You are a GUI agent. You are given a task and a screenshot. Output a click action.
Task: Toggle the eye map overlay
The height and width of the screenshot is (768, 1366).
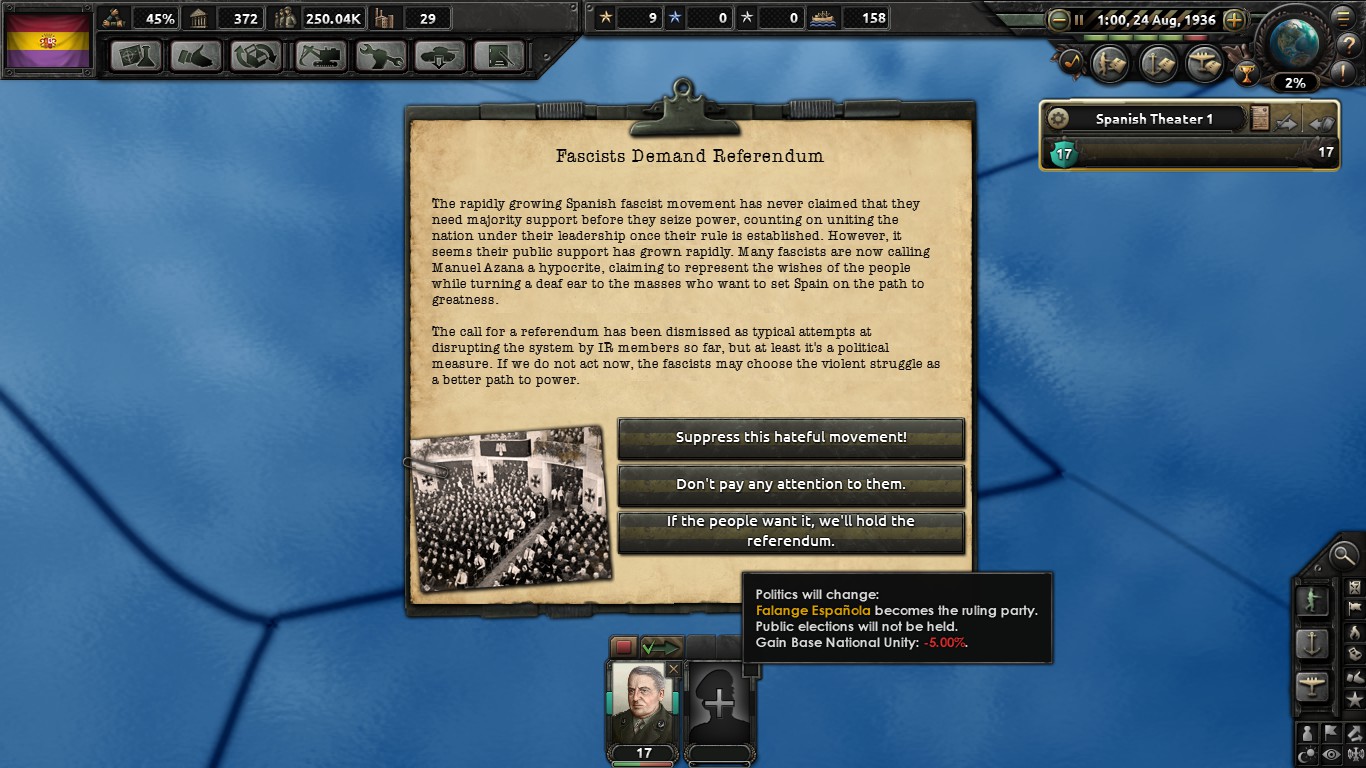point(1329,753)
